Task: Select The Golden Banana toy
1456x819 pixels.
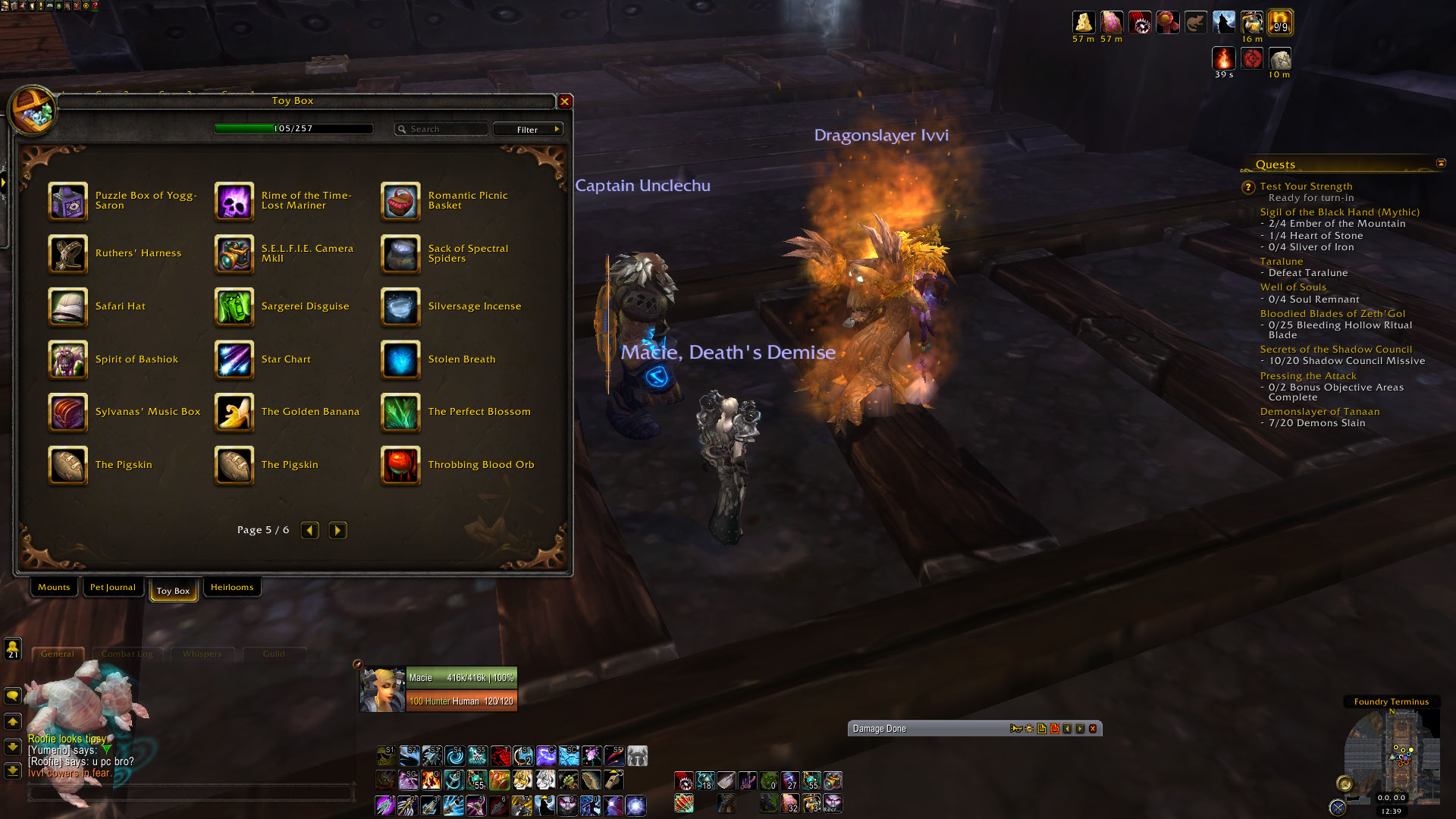Action: [234, 413]
